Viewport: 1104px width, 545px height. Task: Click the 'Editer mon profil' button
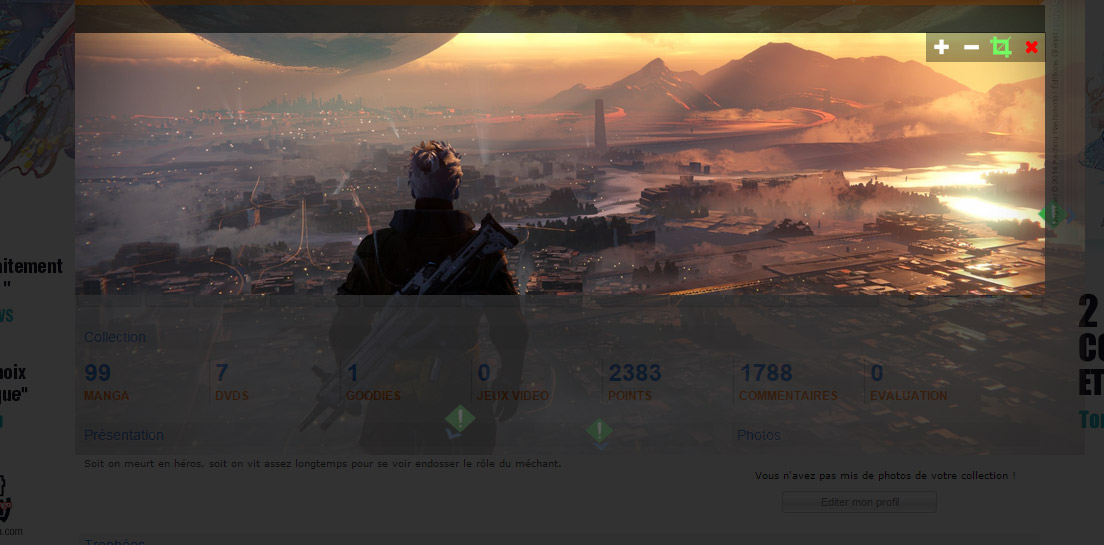[859, 502]
